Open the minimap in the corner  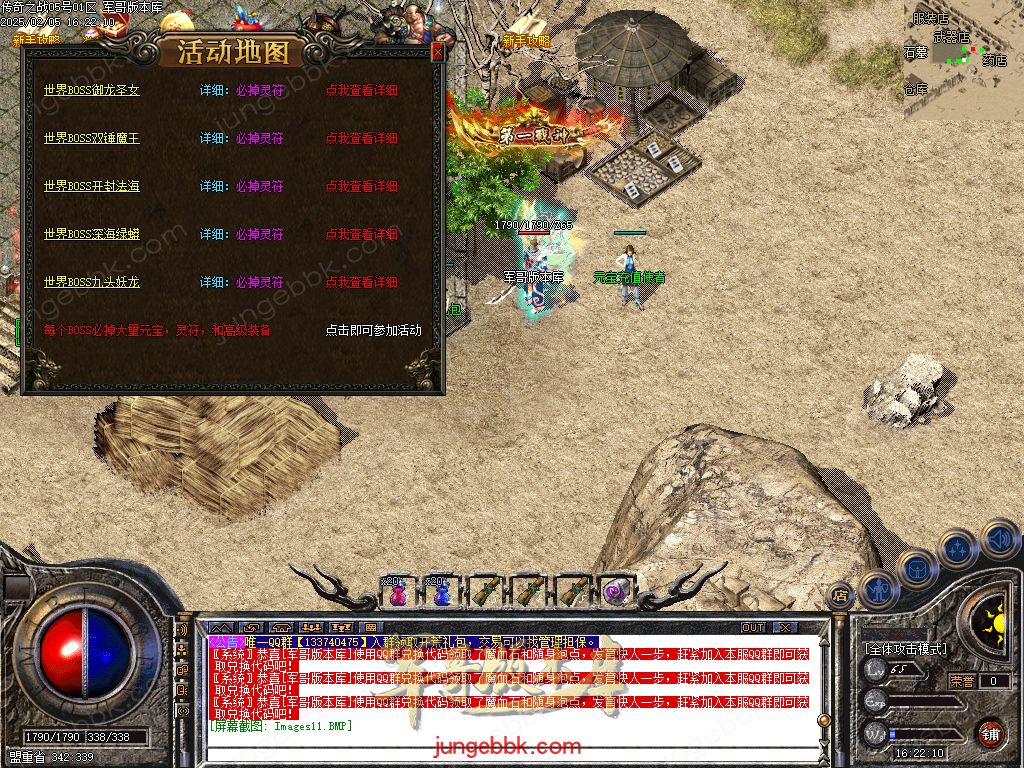point(963,60)
